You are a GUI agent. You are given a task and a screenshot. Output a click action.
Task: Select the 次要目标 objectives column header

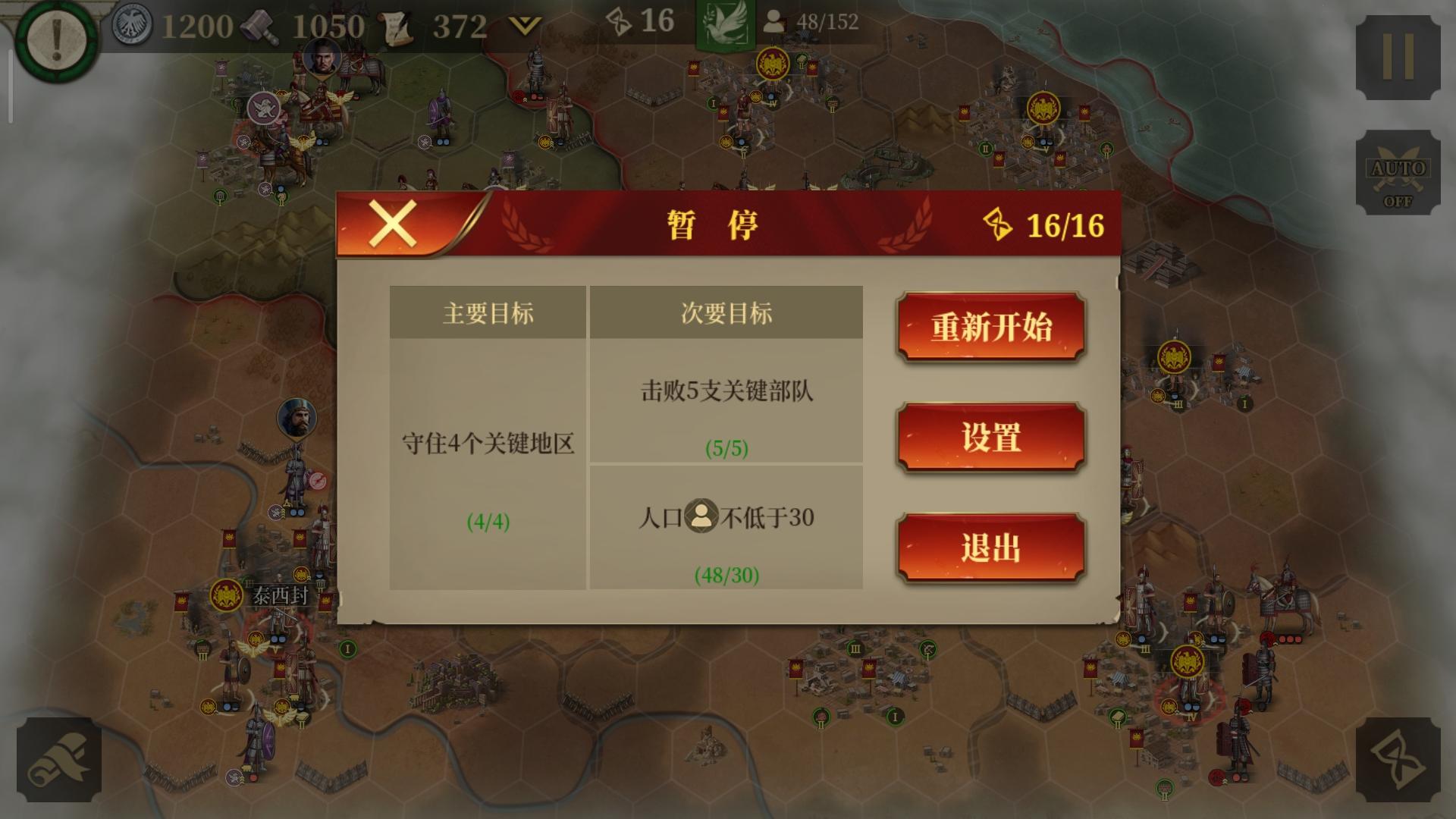pos(726,313)
